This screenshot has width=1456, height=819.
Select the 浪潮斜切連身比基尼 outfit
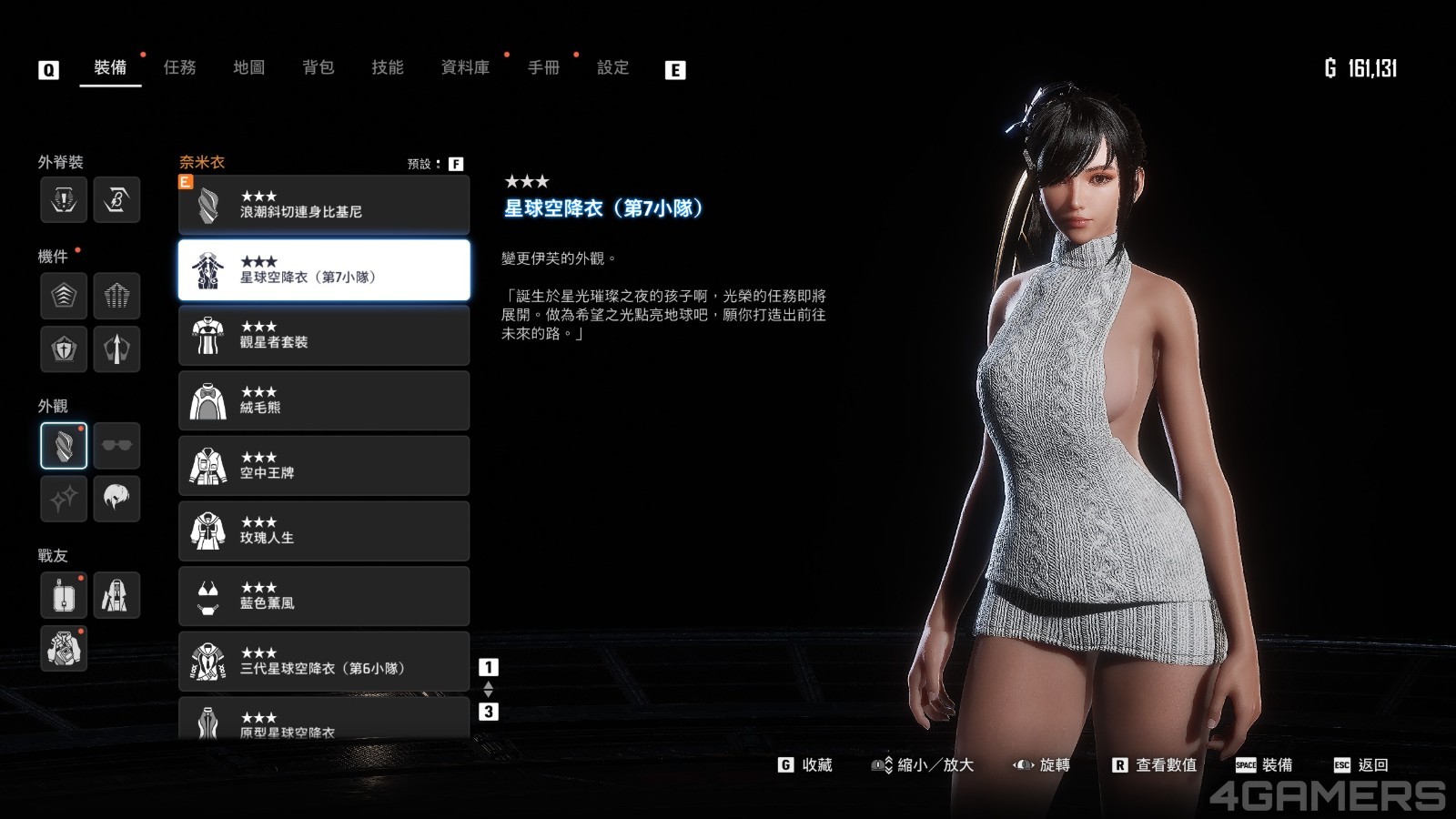(x=324, y=205)
